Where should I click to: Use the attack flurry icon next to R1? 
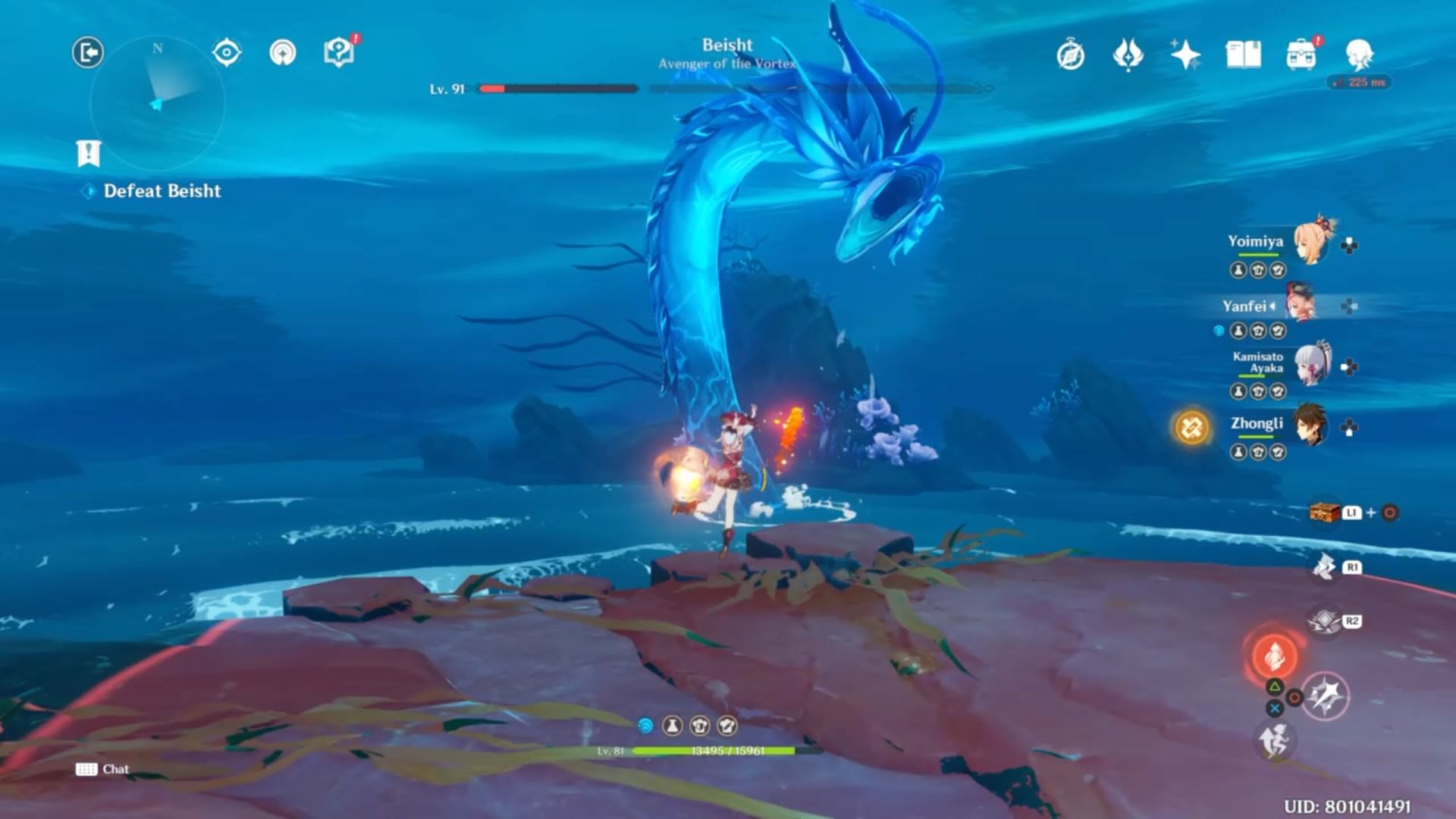tap(1325, 567)
